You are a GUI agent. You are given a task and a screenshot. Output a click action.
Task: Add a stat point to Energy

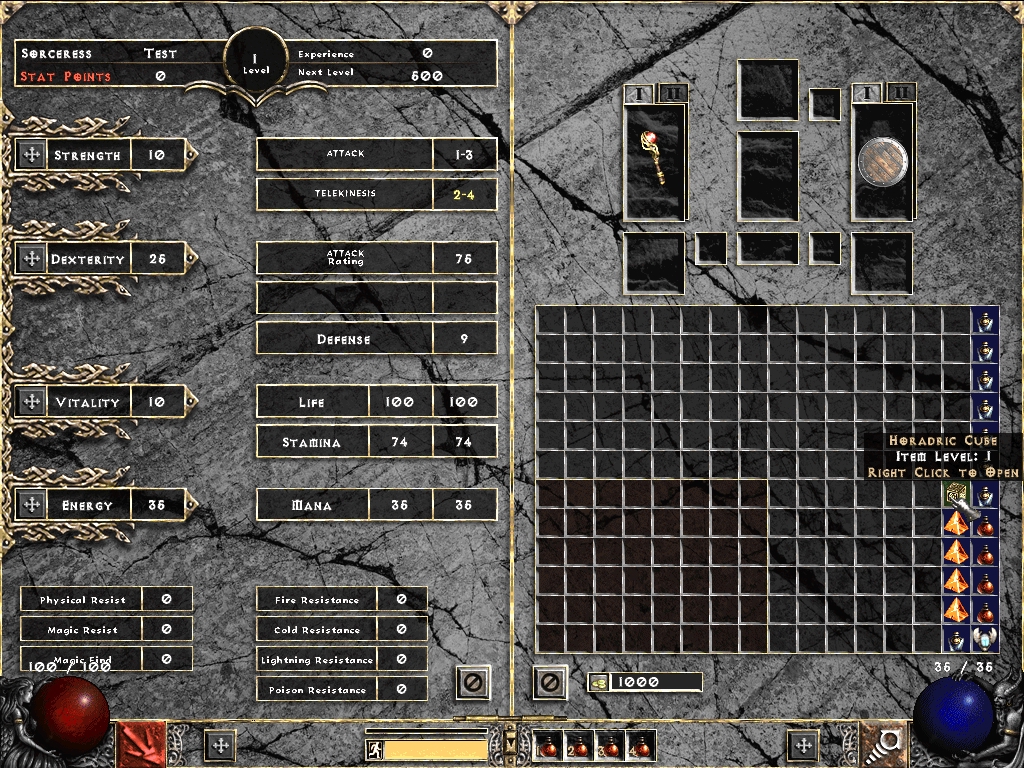coord(30,505)
